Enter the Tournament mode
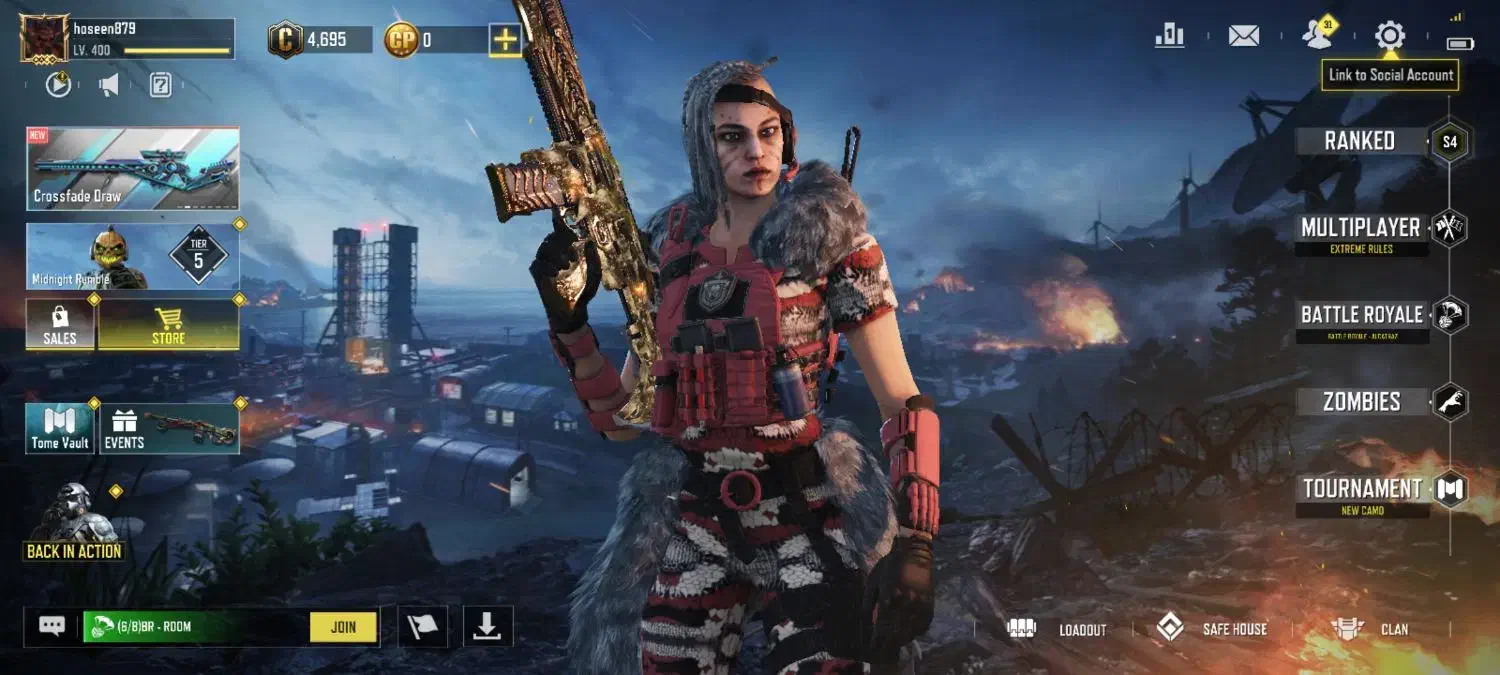Screen dimensions: 1500x675 (1361, 490)
